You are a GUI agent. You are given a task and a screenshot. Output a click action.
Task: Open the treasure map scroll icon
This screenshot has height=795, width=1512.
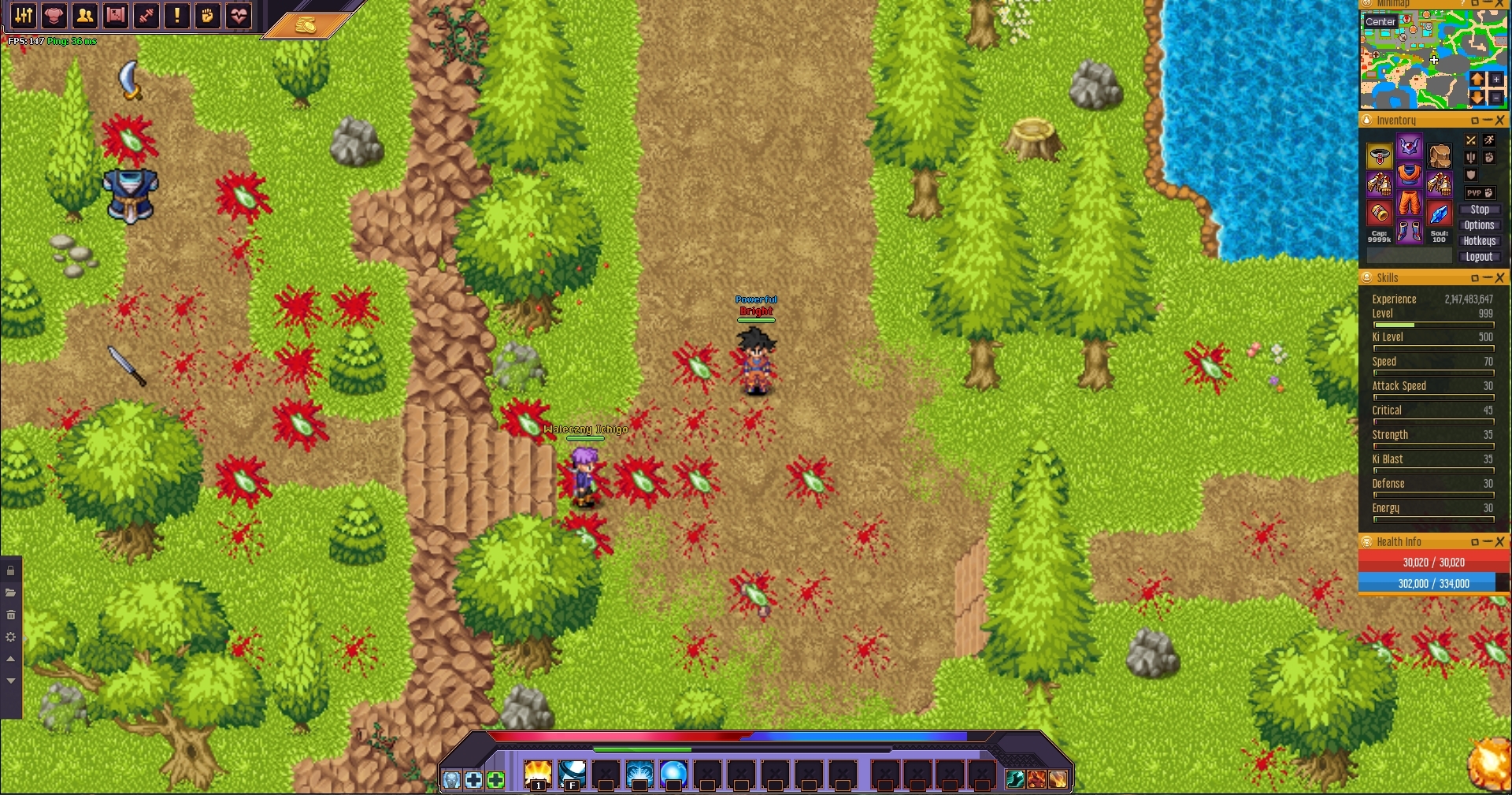point(116,15)
